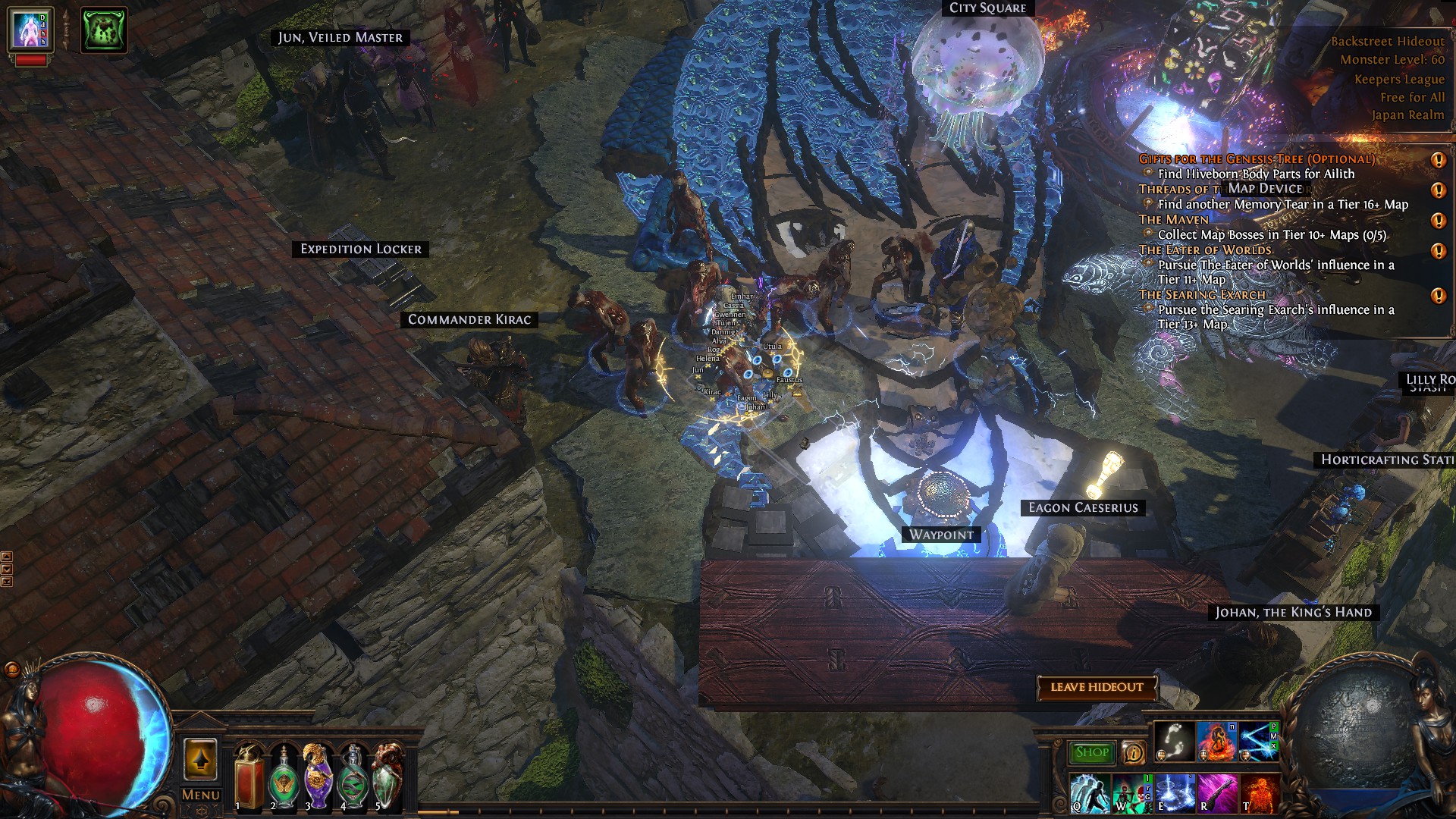Use the green winged flask in slot 2

tap(283, 779)
